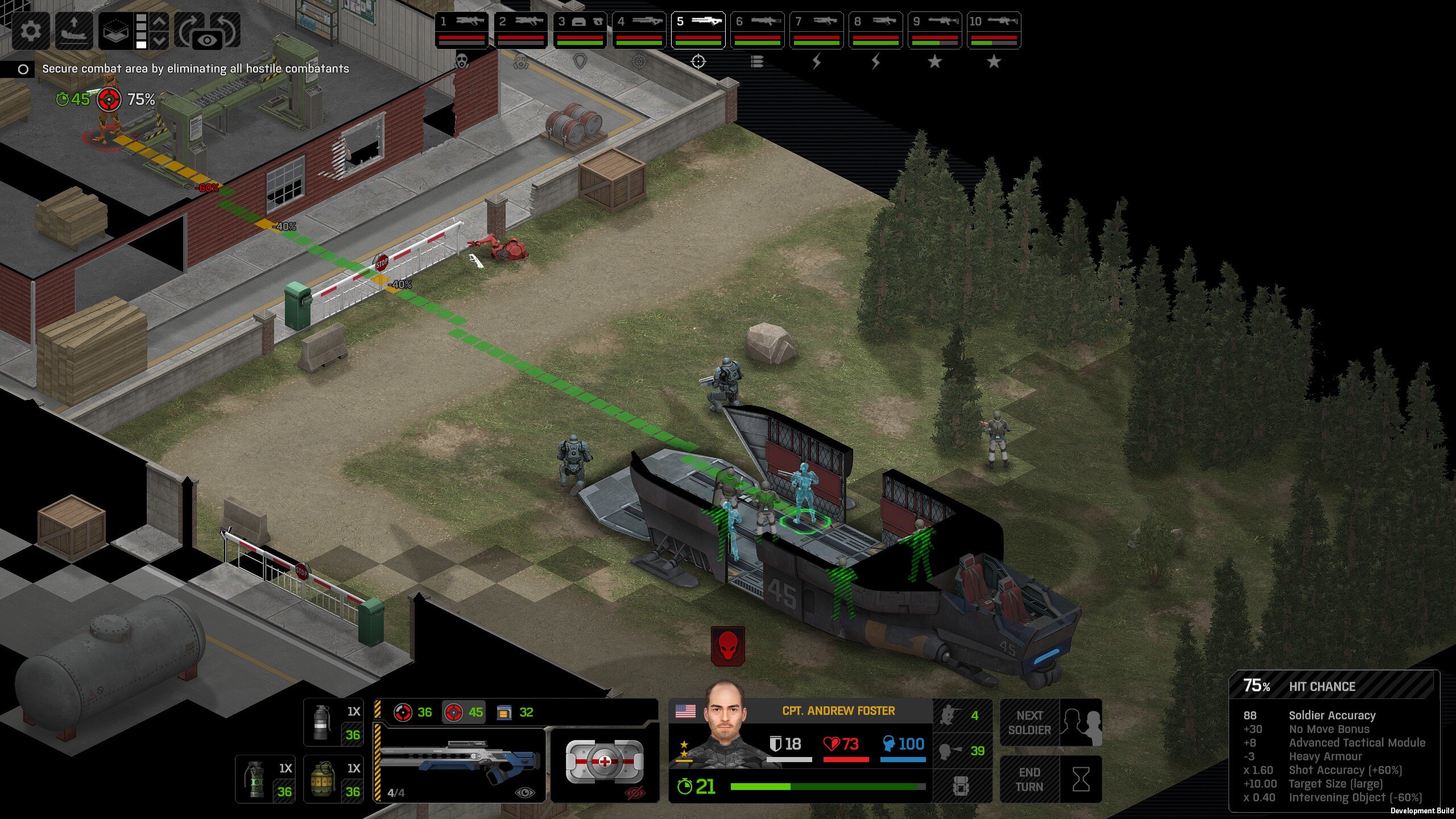Open the gear settings menu
Screen dimensions: 1456x819
click(30, 30)
